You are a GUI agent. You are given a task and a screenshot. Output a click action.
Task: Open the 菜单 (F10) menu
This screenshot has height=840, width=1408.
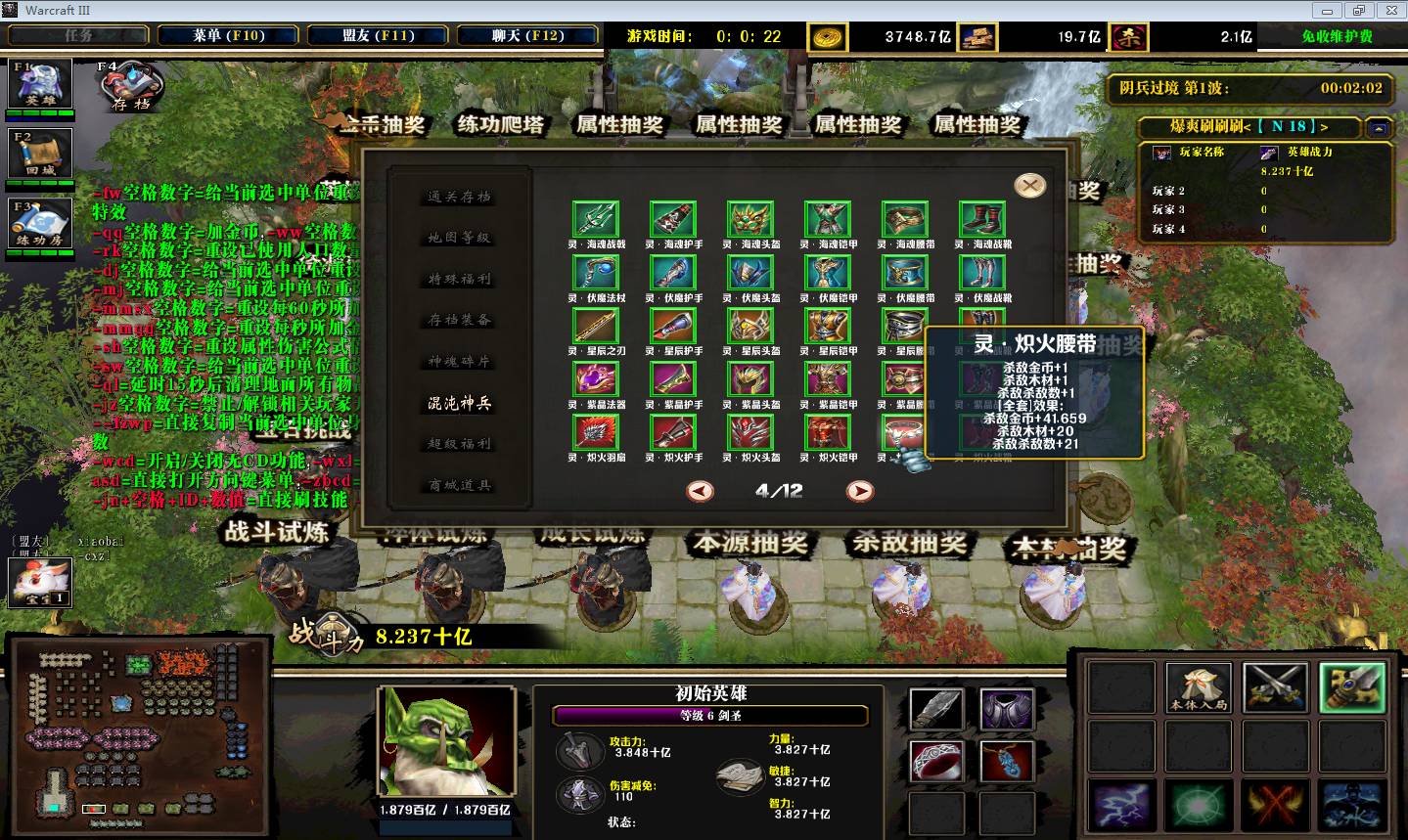pos(229,35)
